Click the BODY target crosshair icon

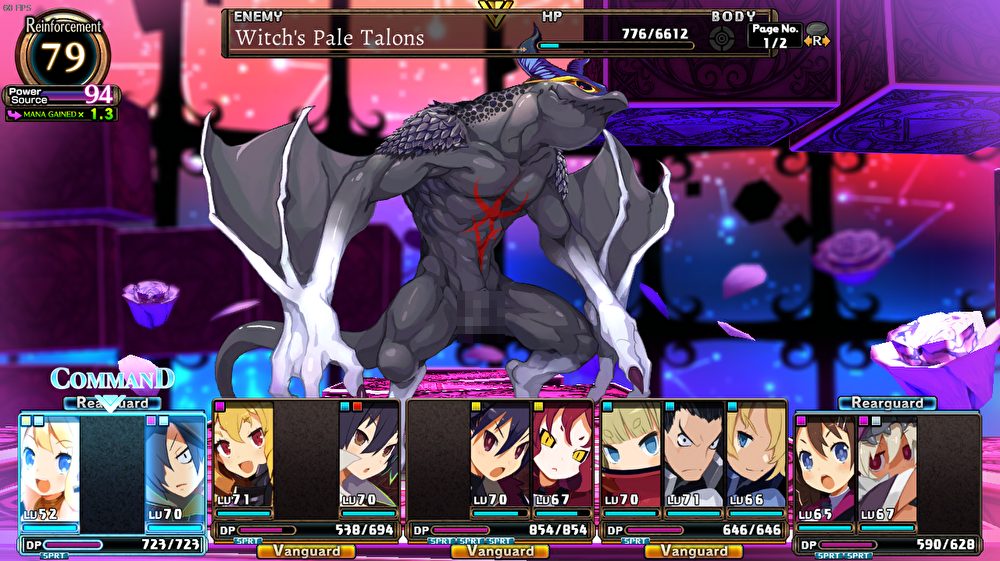click(x=721, y=39)
